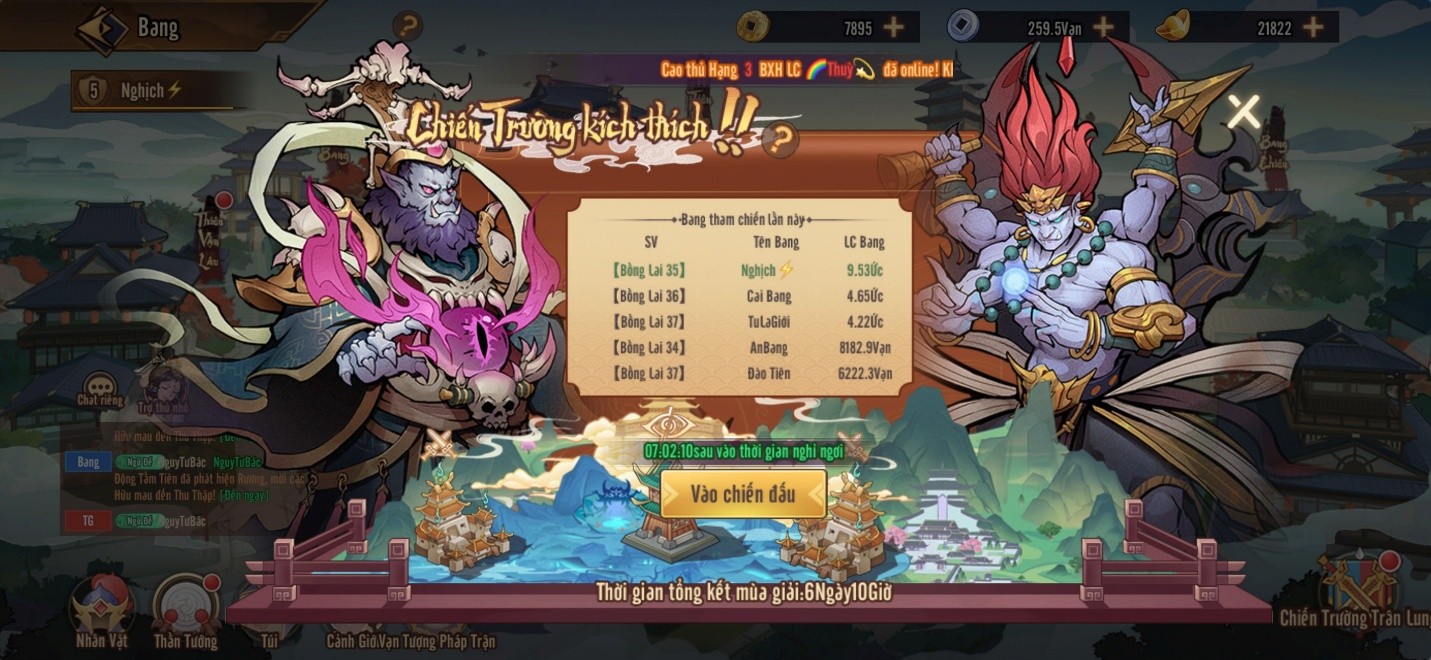Select the Cai Bang guild row
The image size is (1431, 660).
(x=750, y=296)
